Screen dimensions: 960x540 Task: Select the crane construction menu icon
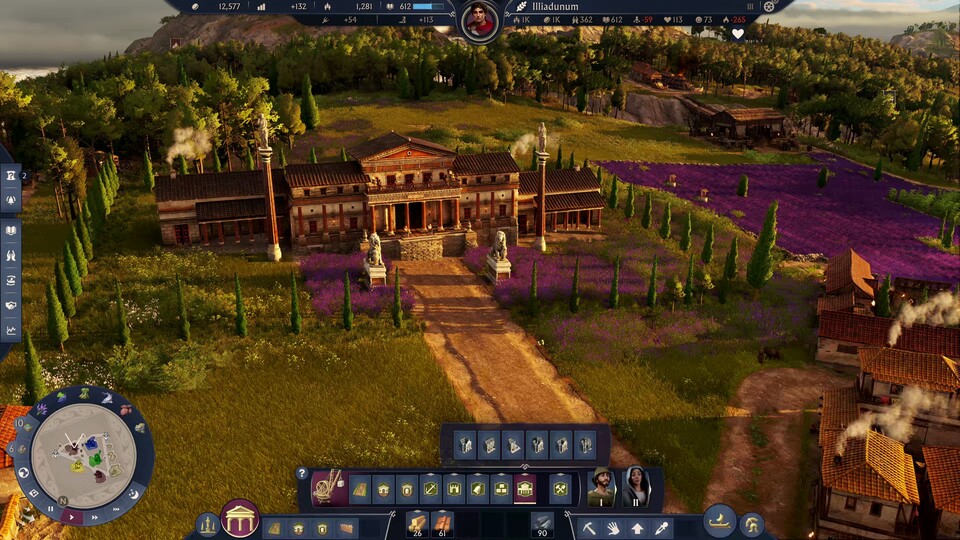click(328, 487)
